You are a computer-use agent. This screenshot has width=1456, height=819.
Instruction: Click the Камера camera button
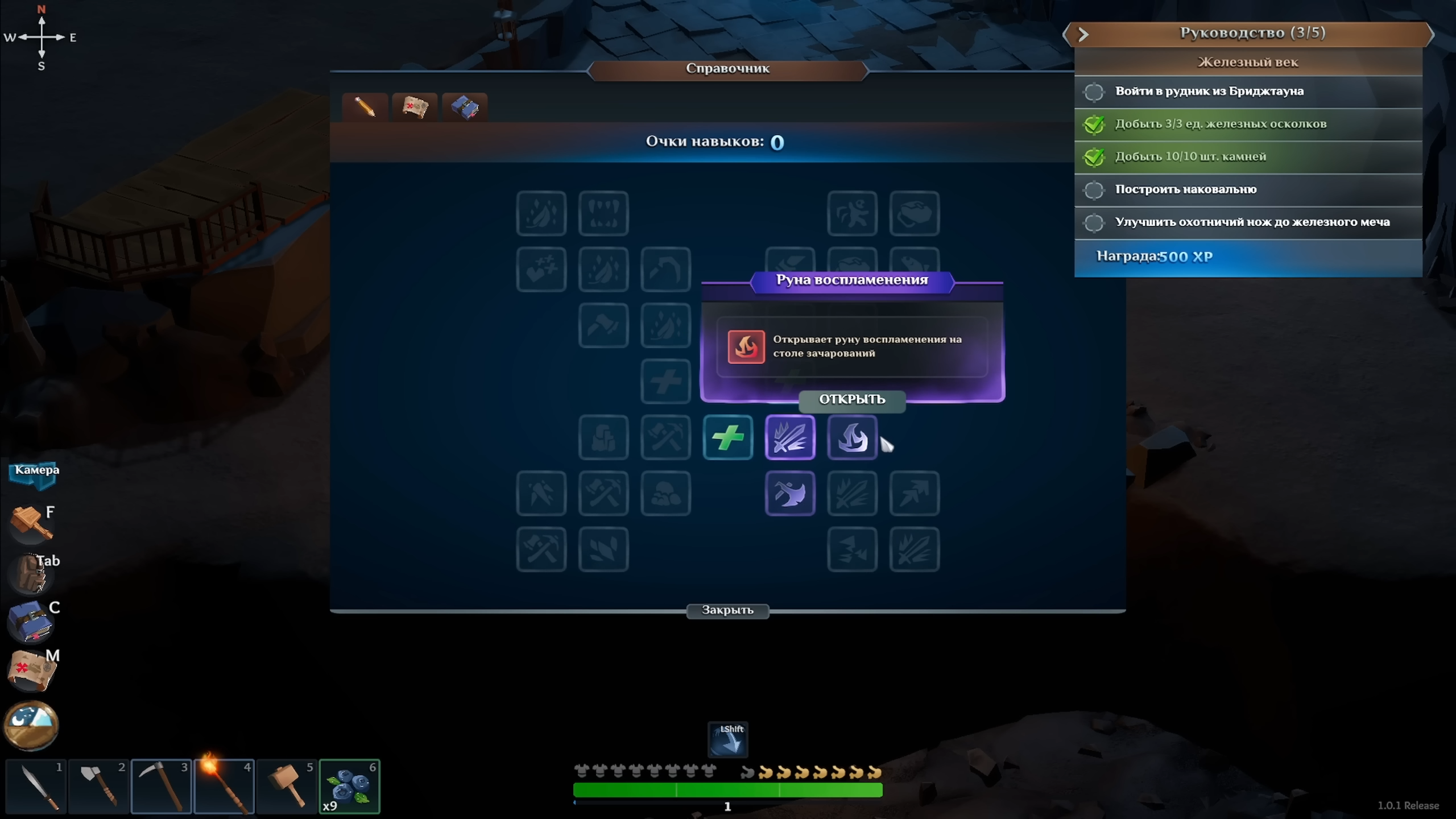coord(35,473)
